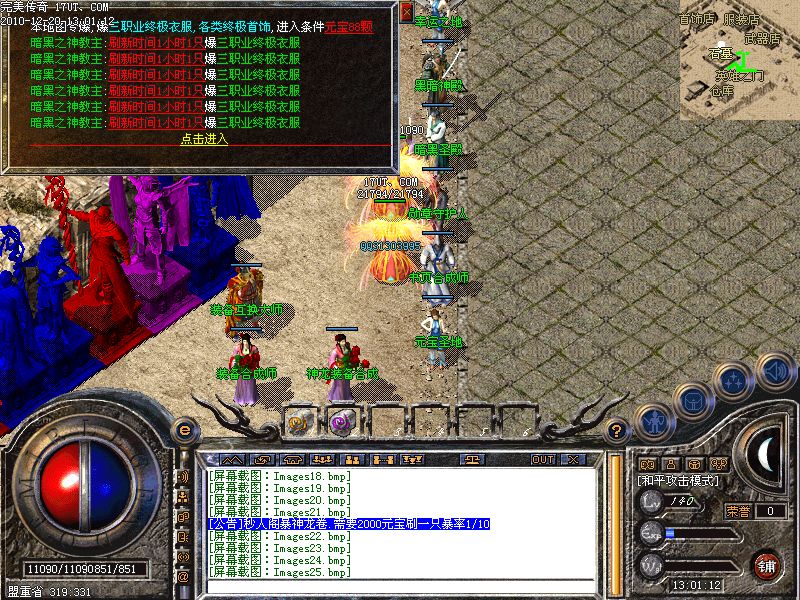Click the minimap in the corner
Screen dimensions: 800x600
point(739,60)
